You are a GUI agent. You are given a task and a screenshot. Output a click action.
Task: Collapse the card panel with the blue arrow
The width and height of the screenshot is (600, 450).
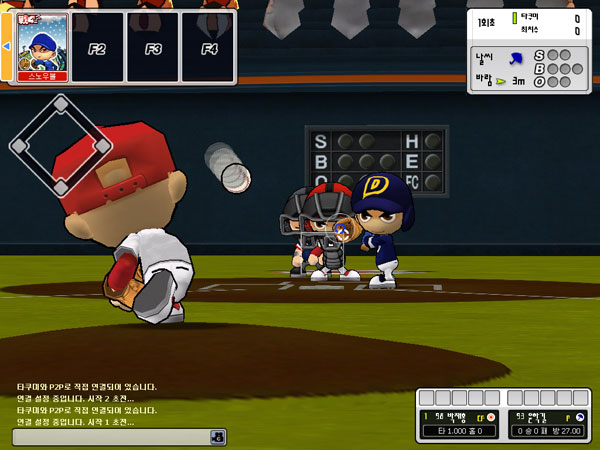(5, 47)
